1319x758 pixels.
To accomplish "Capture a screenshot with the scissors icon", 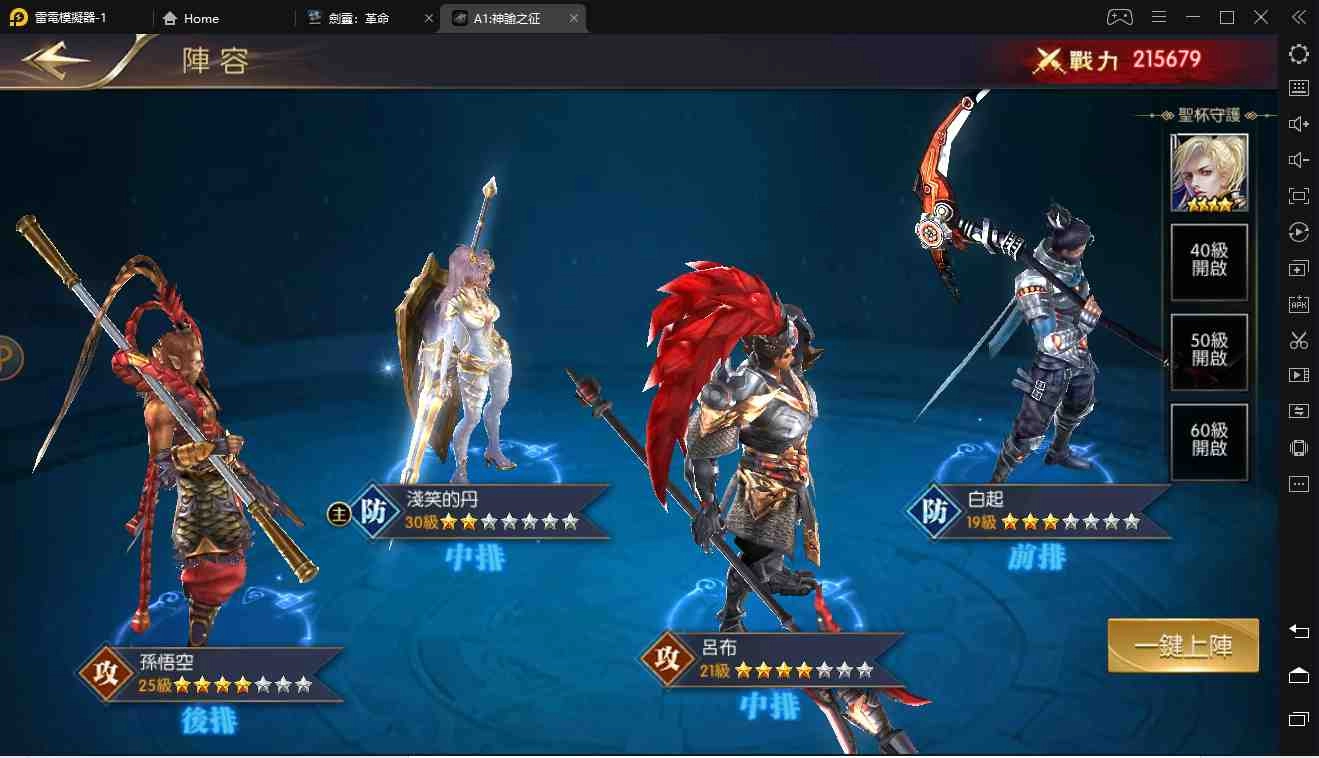I will click(x=1298, y=340).
